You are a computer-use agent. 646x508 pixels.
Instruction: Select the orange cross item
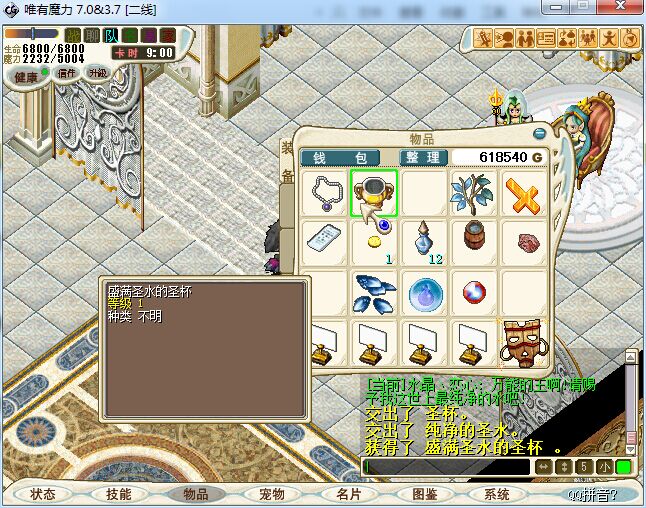[x=523, y=193]
